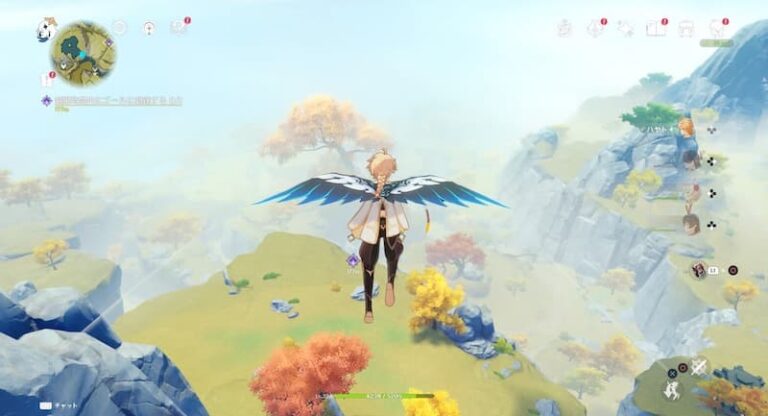Open the character screen icon with red badge
The width and height of the screenshot is (768, 416).
point(716,28)
